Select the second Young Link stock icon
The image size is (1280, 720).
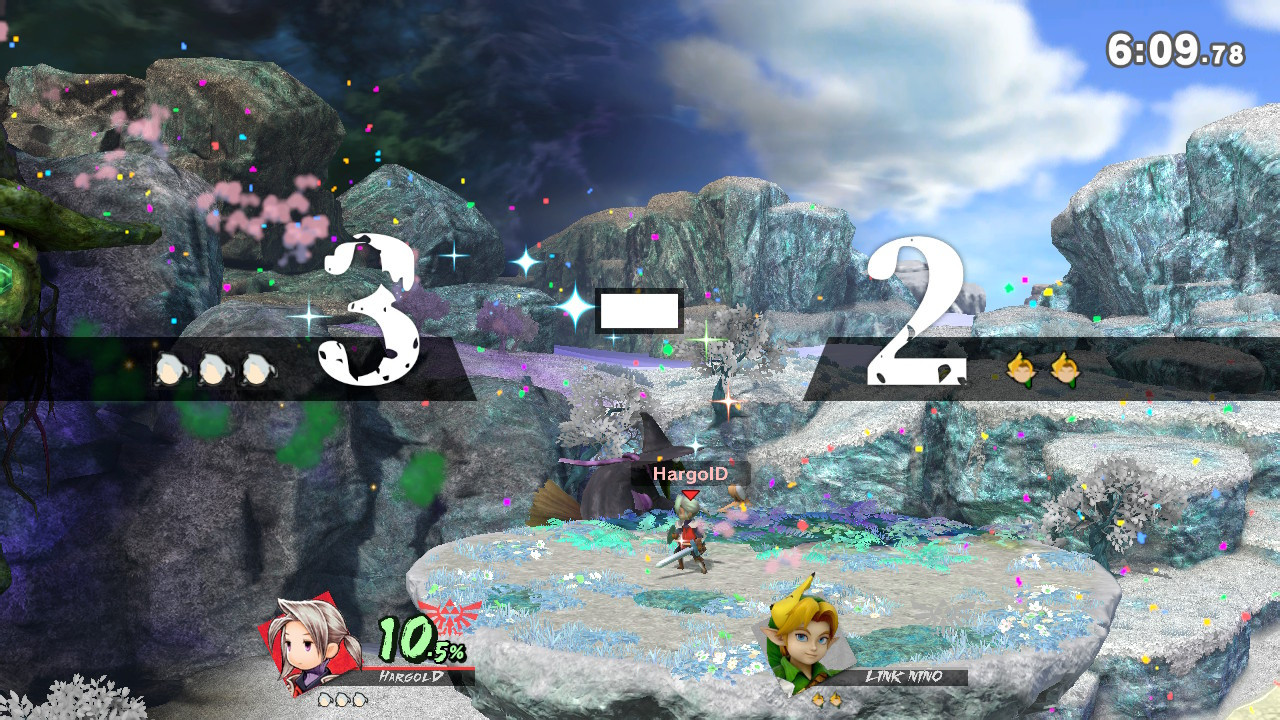pos(1063,370)
